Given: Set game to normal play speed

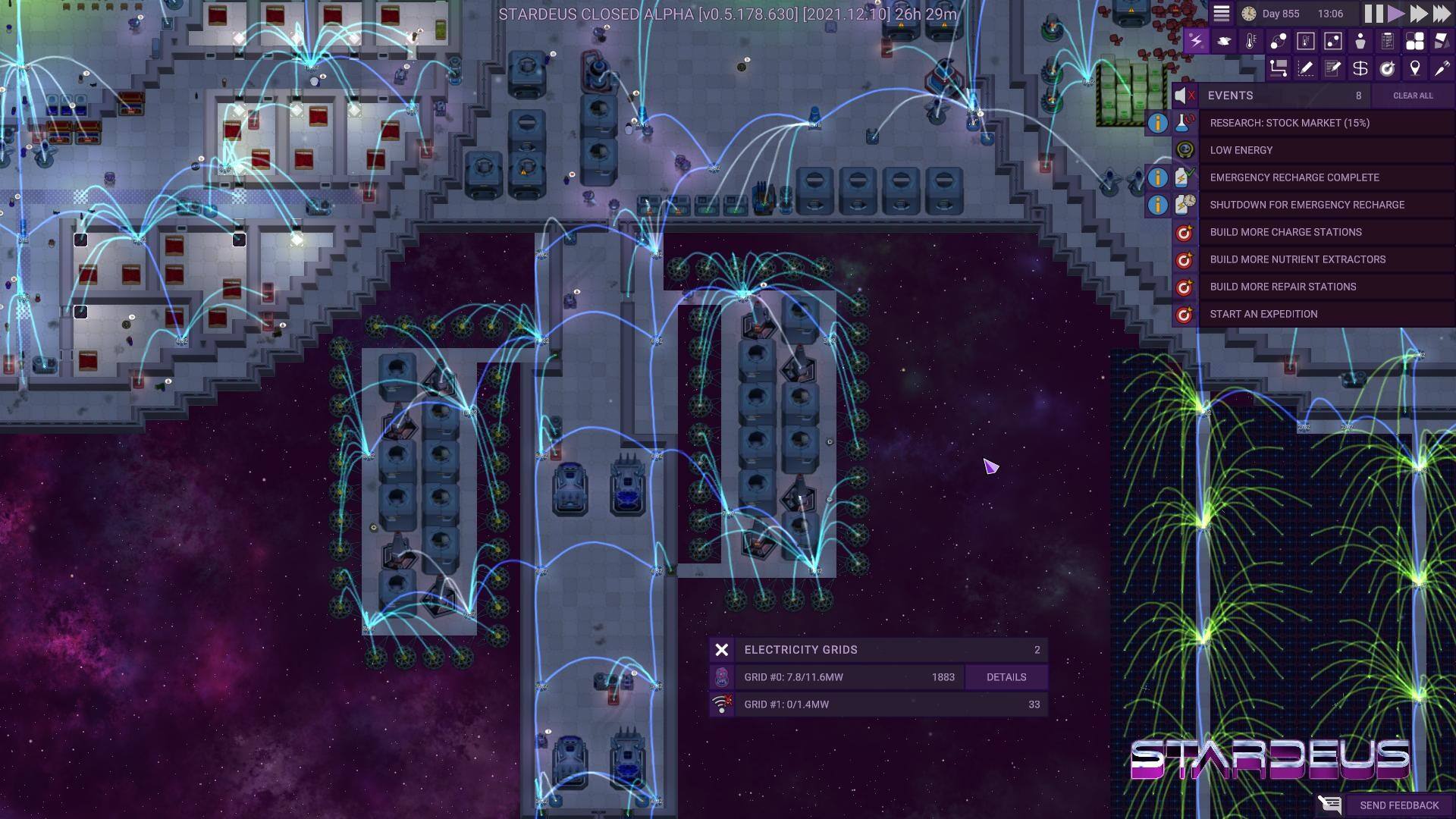Looking at the screenshot, I should [x=1396, y=14].
